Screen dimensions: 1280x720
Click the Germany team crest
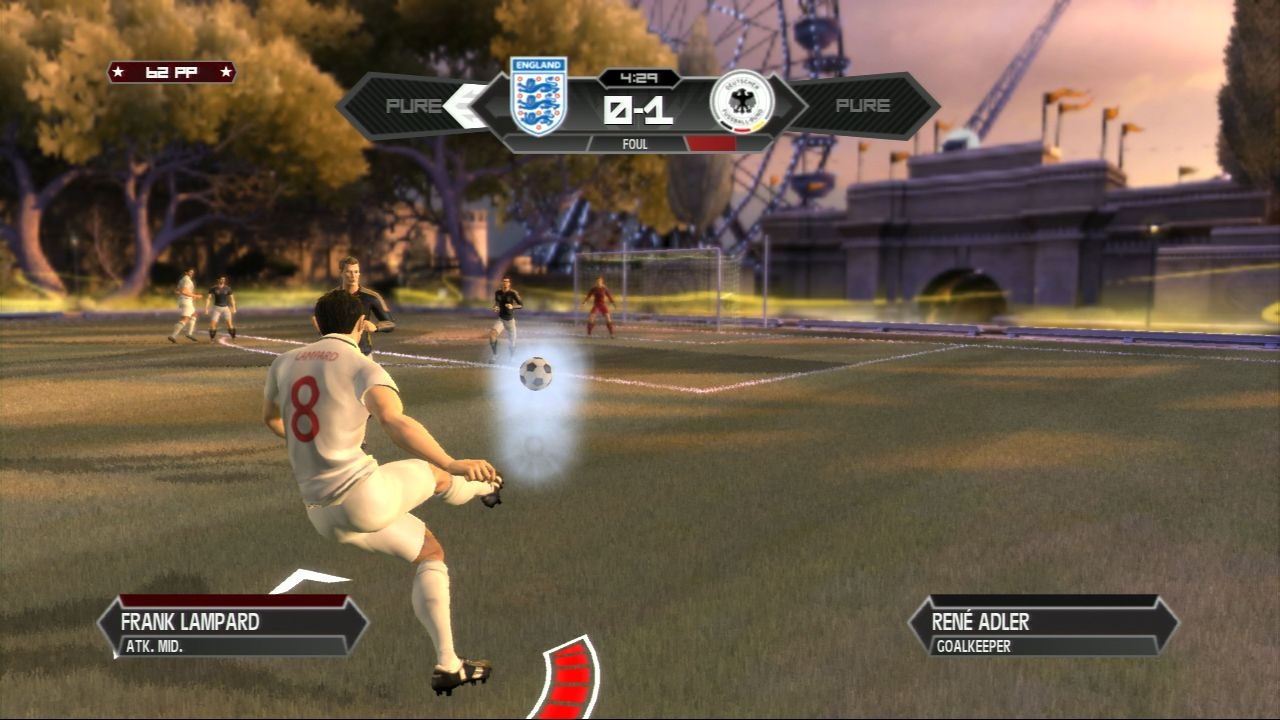pos(741,101)
